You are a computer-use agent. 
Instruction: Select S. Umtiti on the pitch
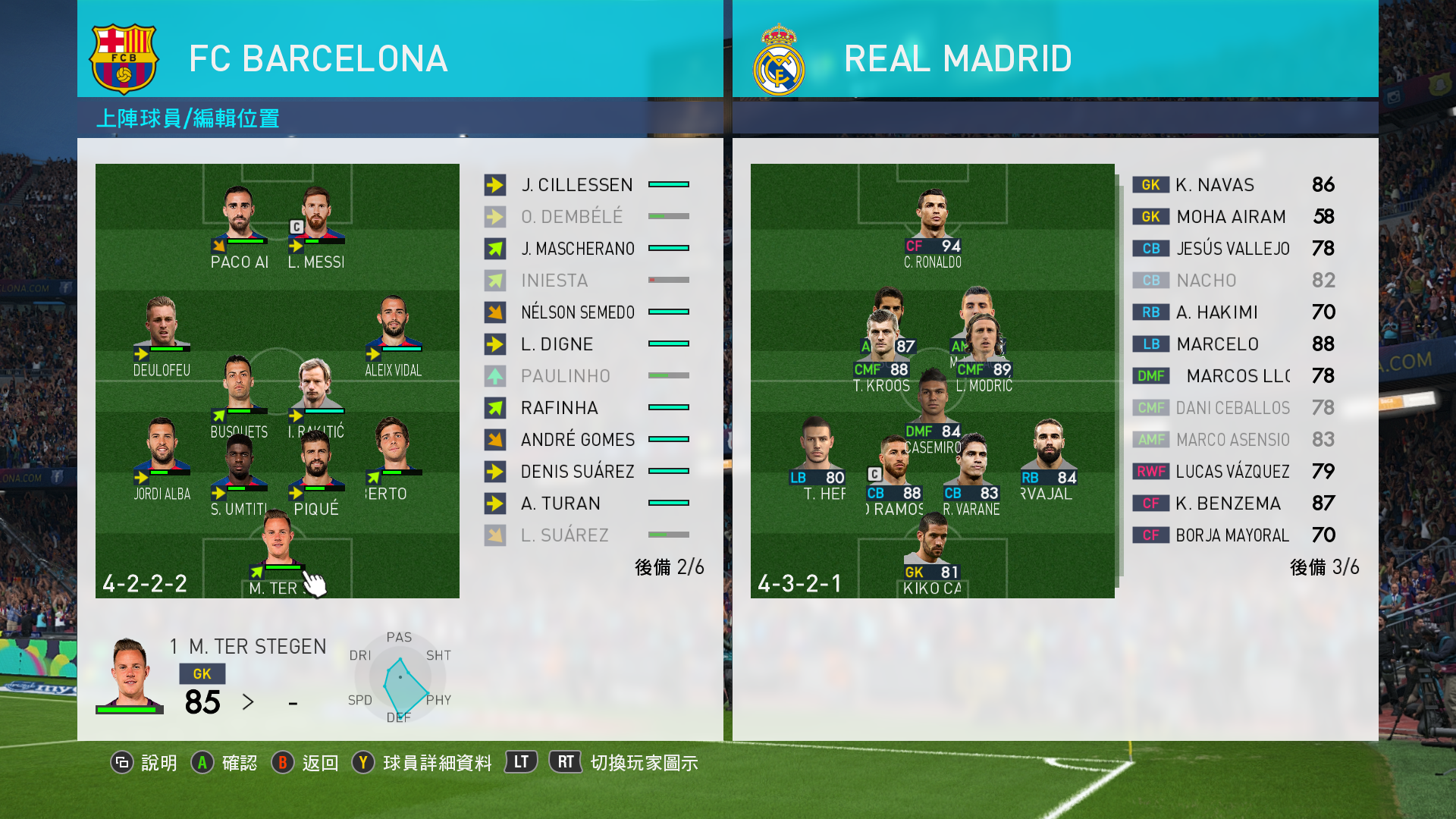[x=239, y=472]
